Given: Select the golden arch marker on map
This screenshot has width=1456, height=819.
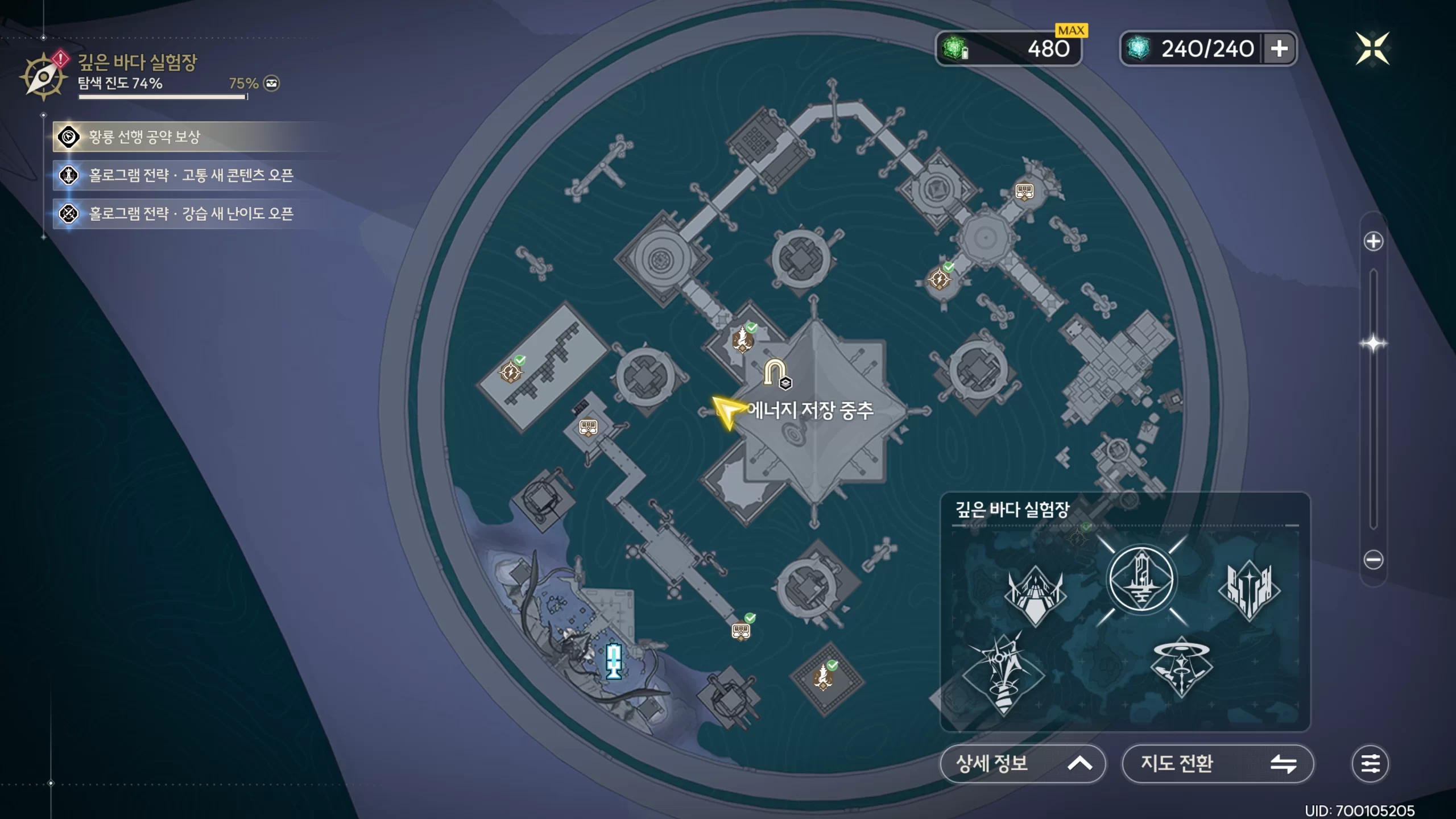Looking at the screenshot, I should pyautogui.click(x=774, y=371).
